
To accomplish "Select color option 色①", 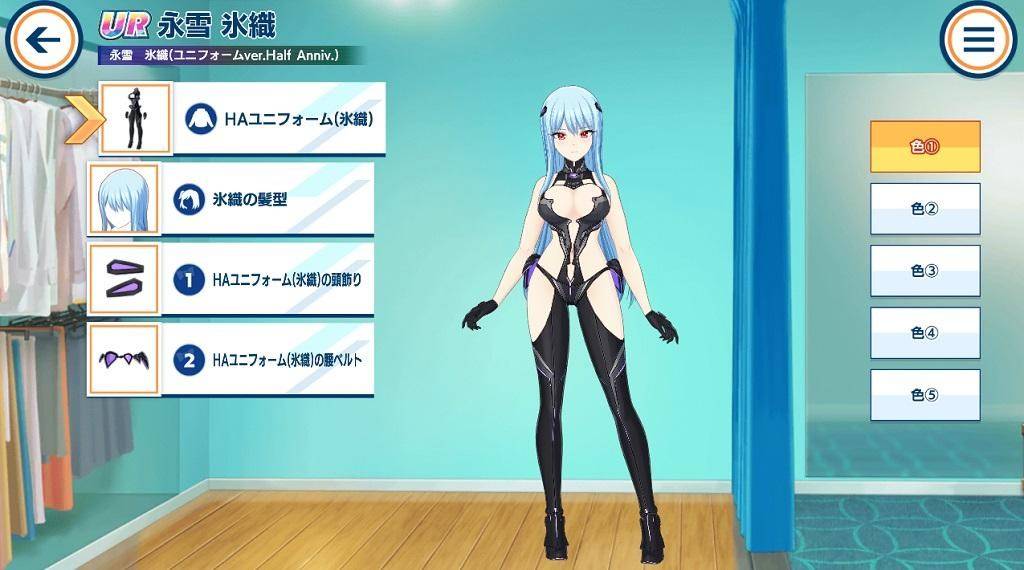I will click(924, 146).
